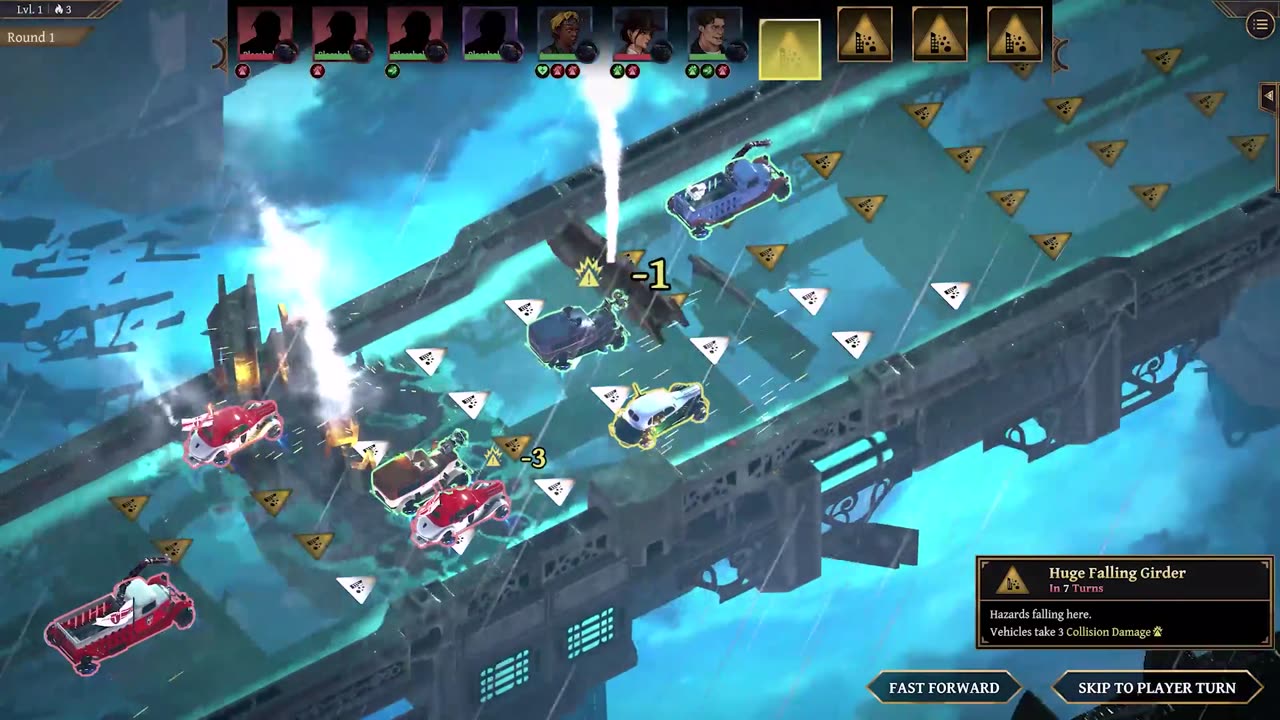Choose the dark-haired man portrait

tap(714, 36)
